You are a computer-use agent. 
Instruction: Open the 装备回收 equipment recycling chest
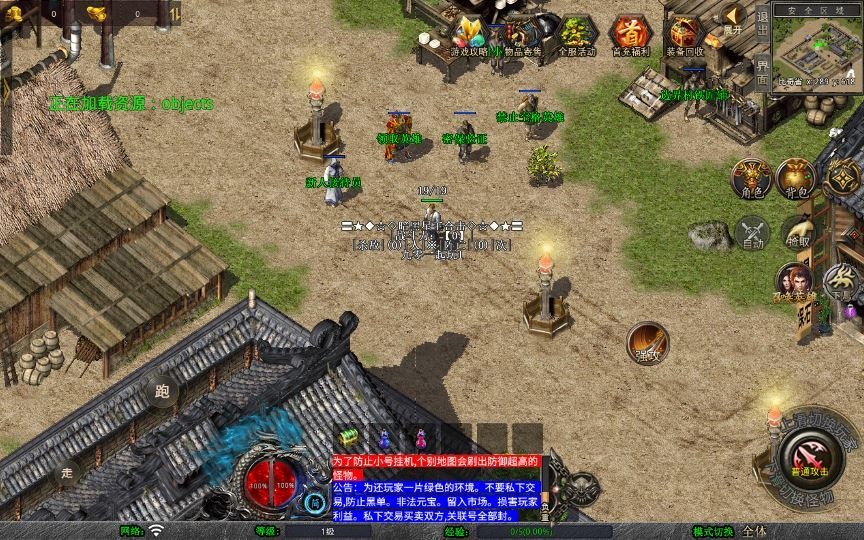click(684, 35)
